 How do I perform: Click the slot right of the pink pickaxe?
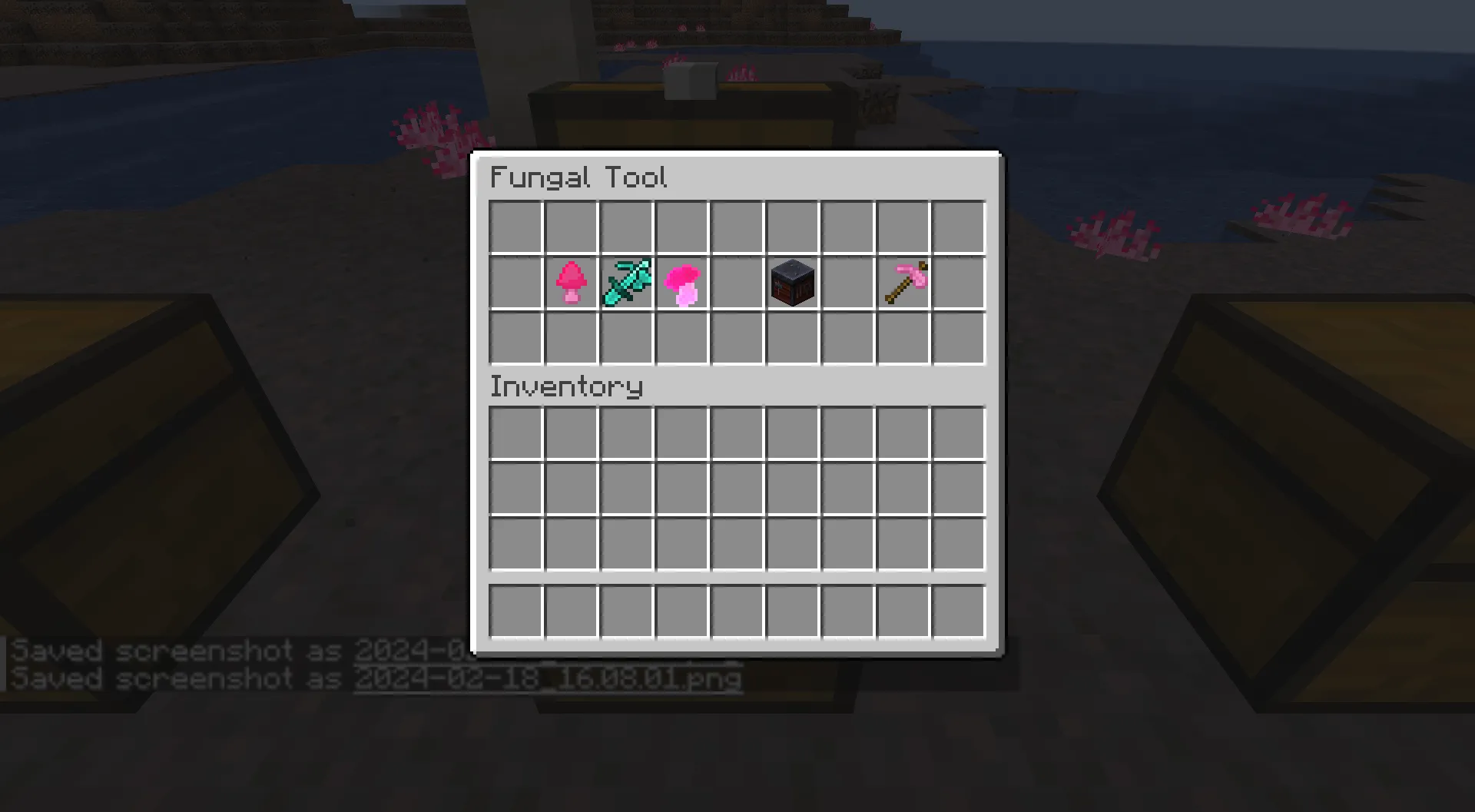tap(960, 282)
